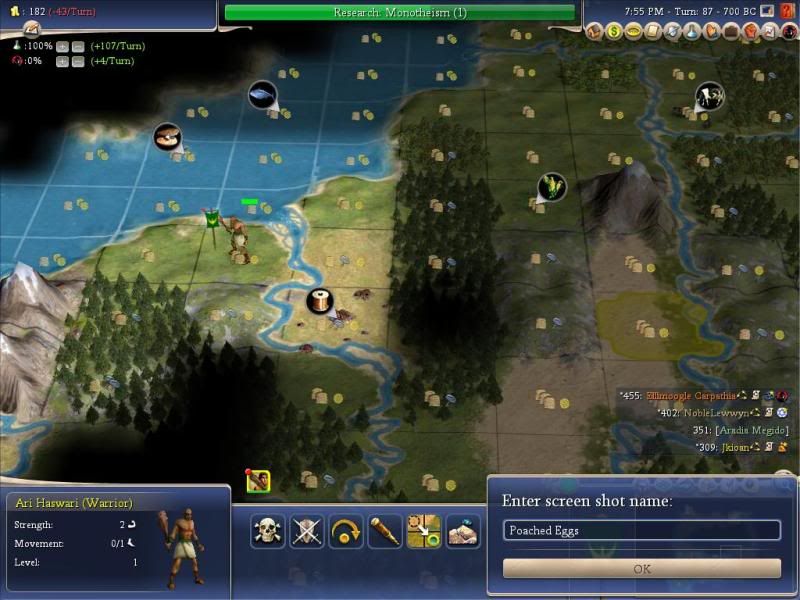Viewport: 800px width, 600px height.
Task: Confirm the screenshot name with OK
Action: tap(642, 568)
